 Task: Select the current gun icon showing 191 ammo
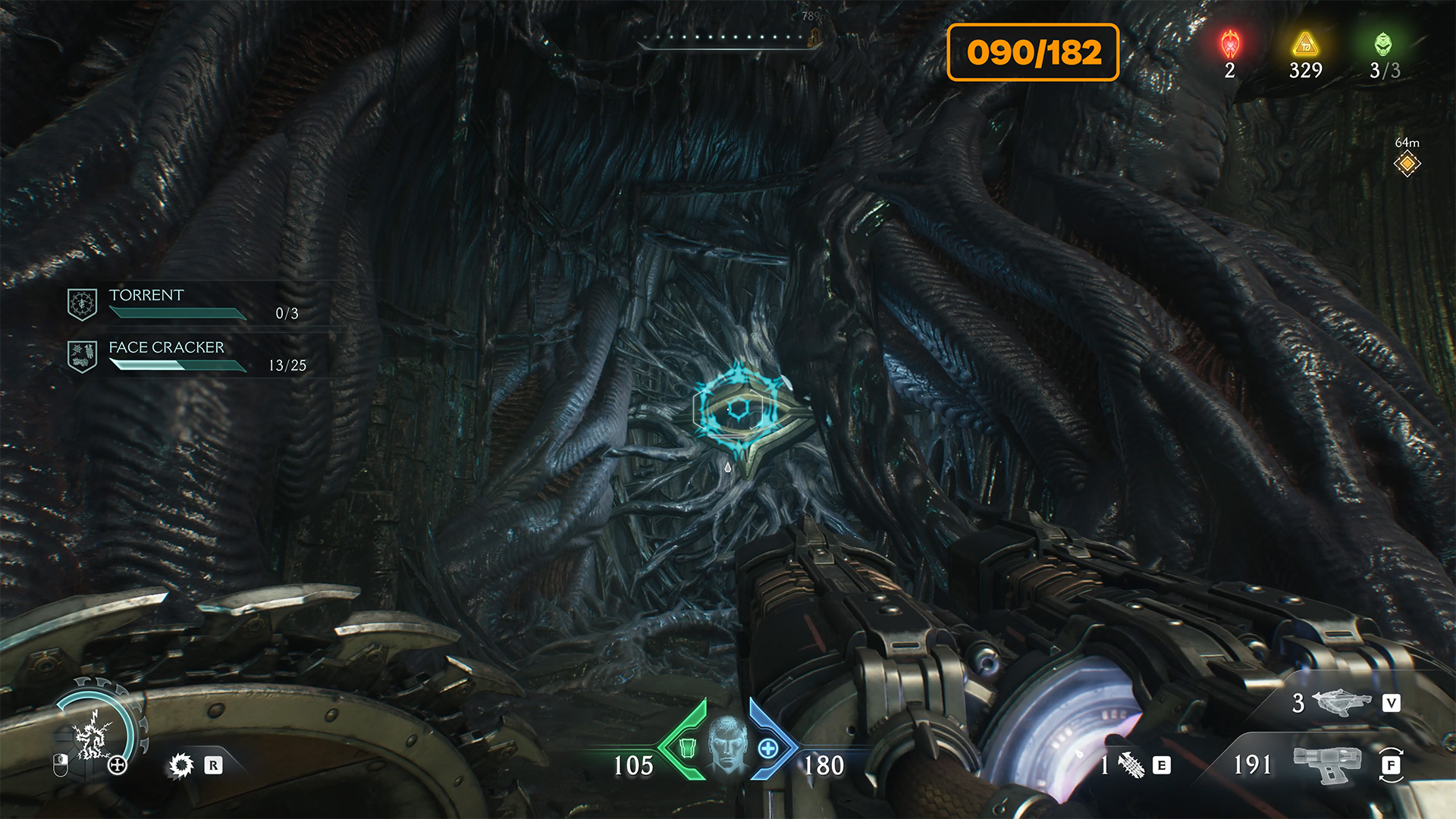(1327, 764)
